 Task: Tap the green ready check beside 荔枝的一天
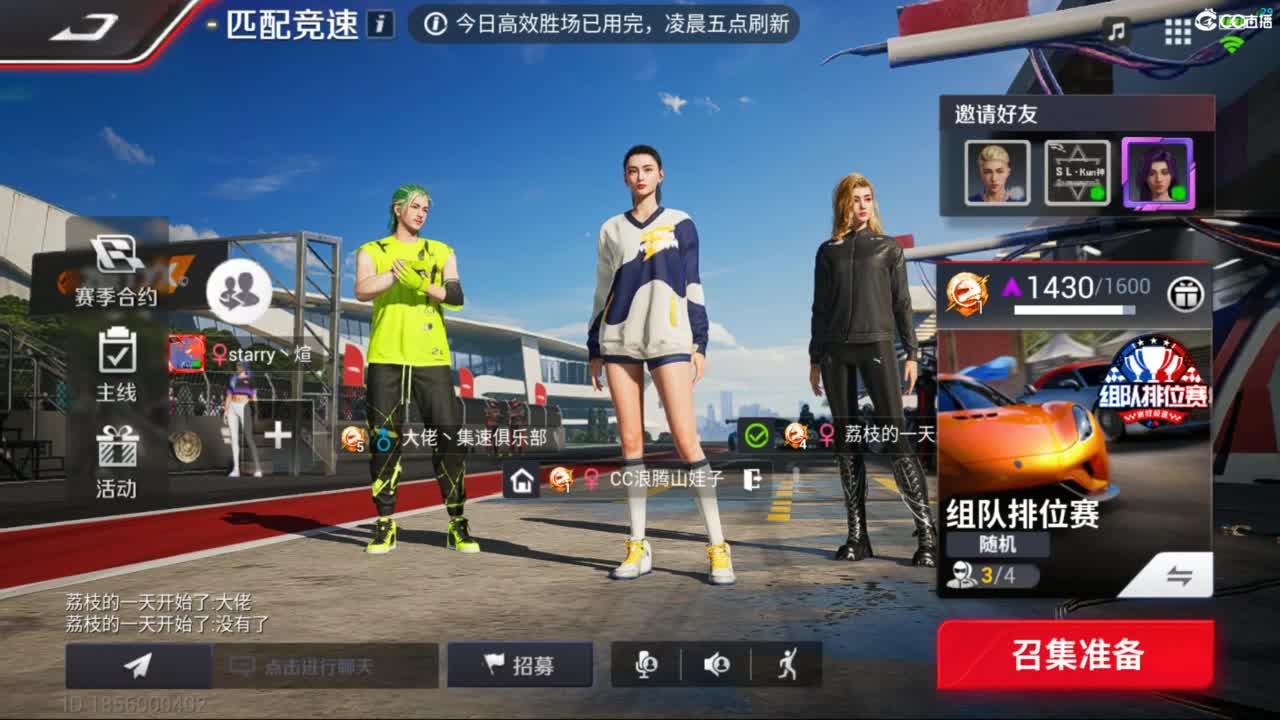758,434
